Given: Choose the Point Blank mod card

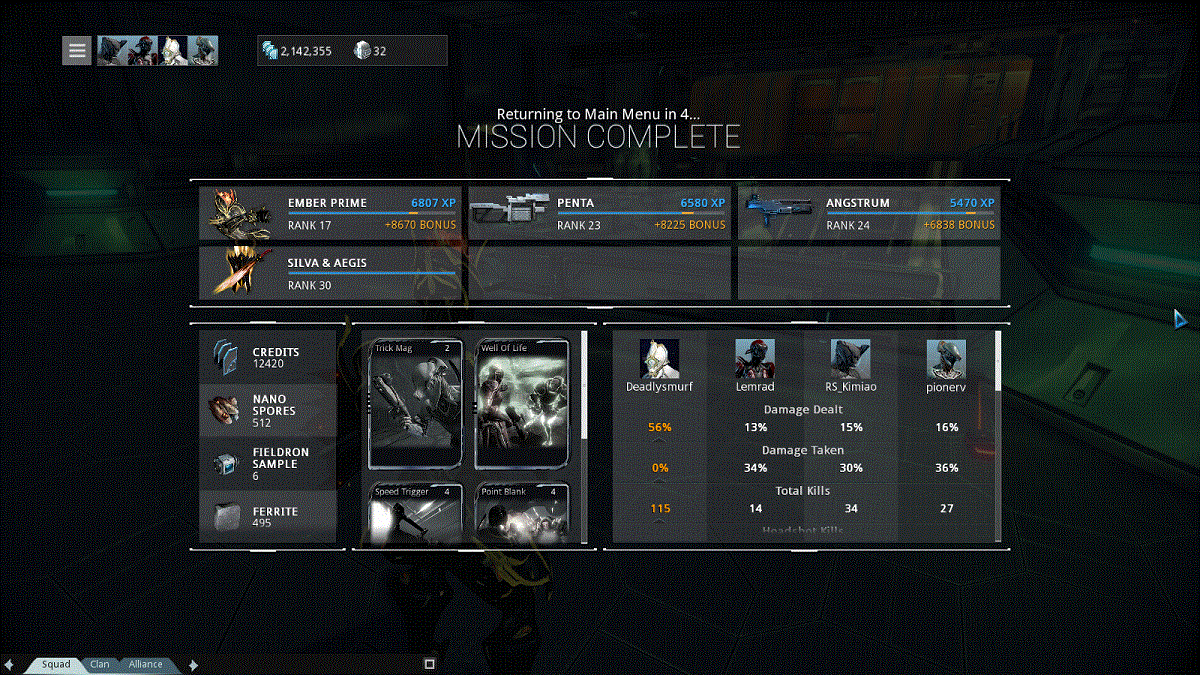Looking at the screenshot, I should [522, 514].
